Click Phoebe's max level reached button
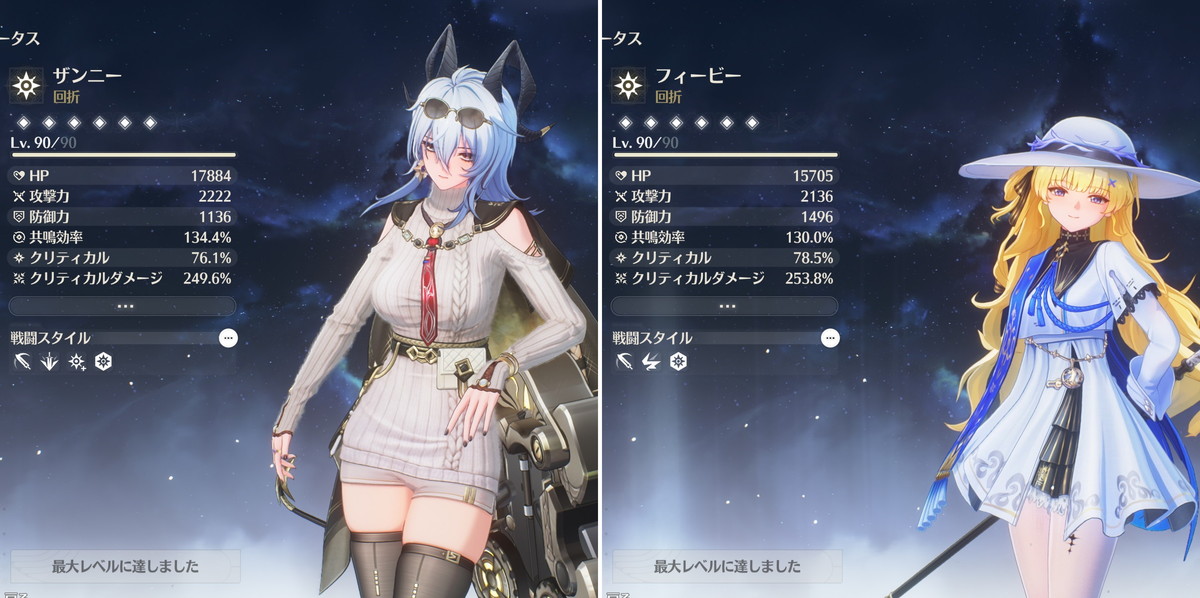Screen dimensions: 1200x598 point(727,566)
